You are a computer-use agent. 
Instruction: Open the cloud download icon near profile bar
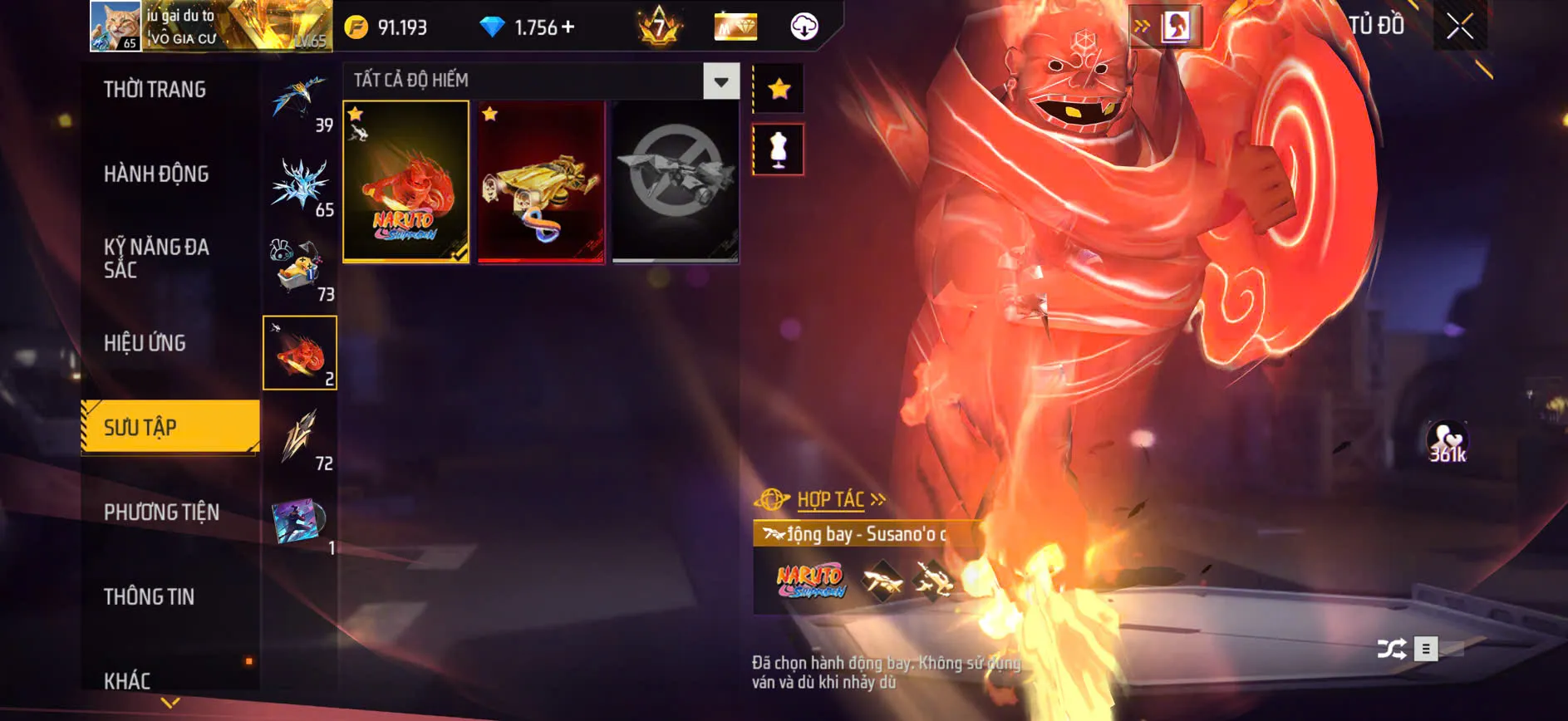point(803,27)
